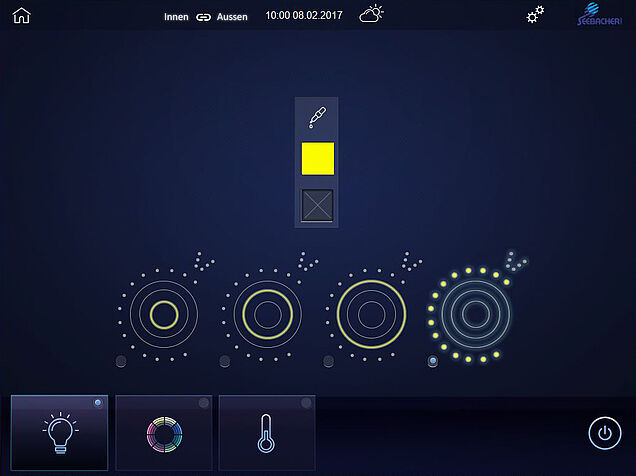The width and height of the screenshot is (636, 476).
Task: Click the power button
Action: click(x=603, y=433)
